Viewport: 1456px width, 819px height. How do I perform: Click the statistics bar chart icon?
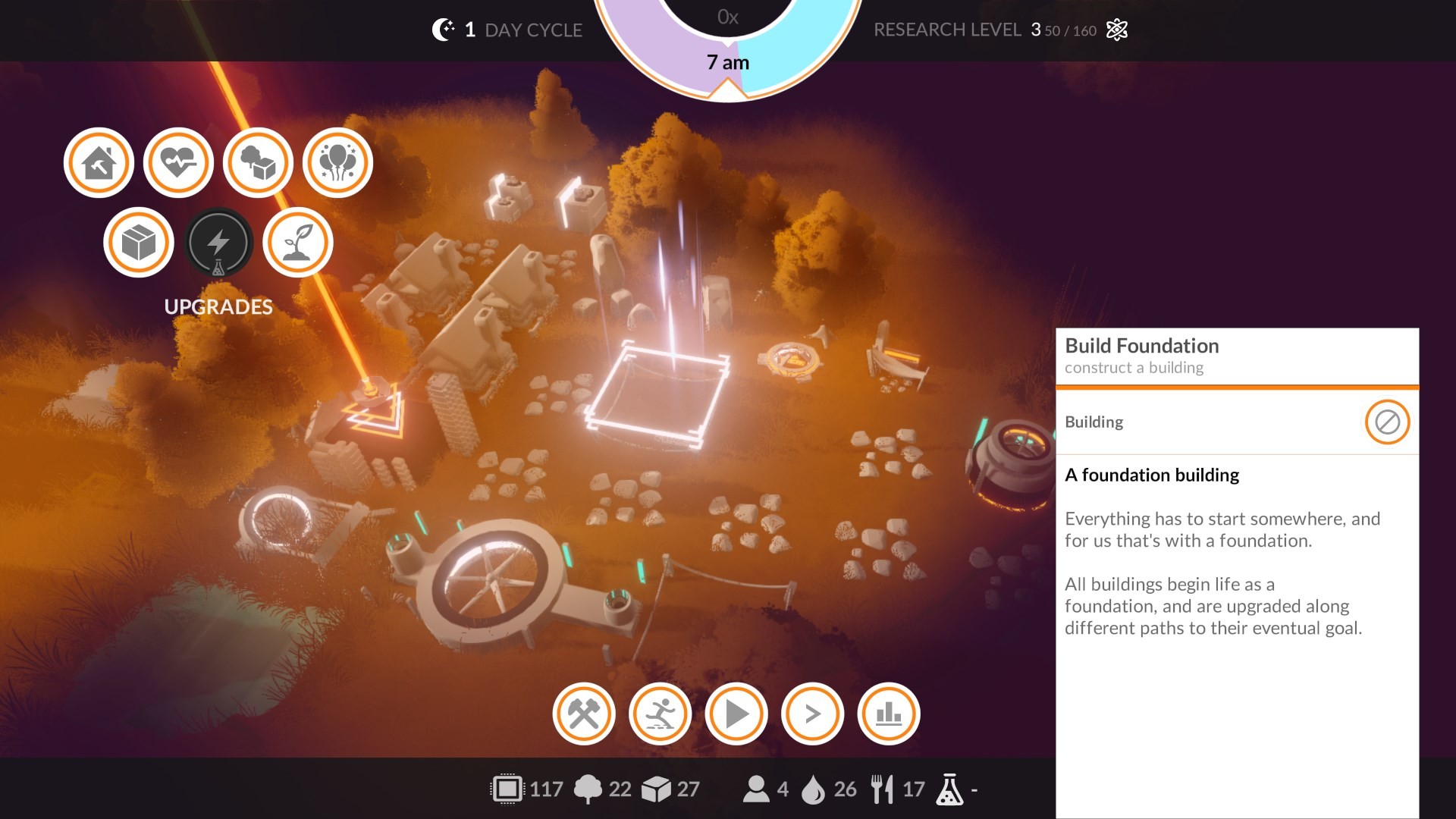click(888, 714)
